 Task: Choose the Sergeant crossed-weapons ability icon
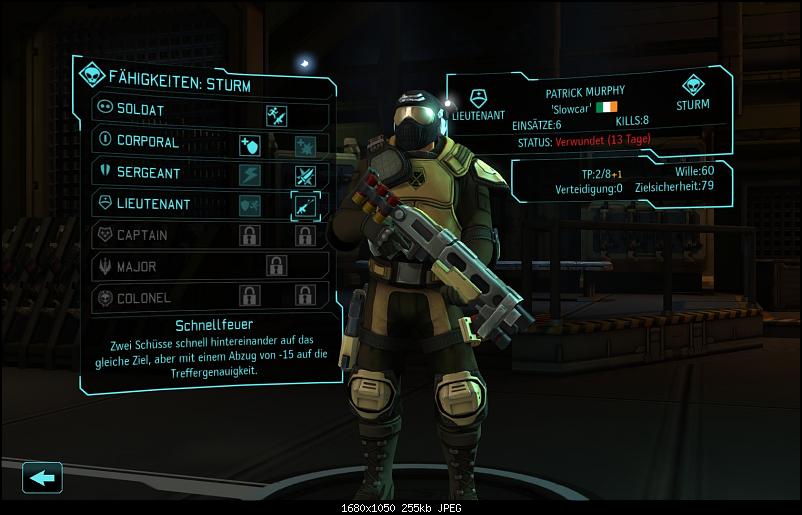pos(305,177)
